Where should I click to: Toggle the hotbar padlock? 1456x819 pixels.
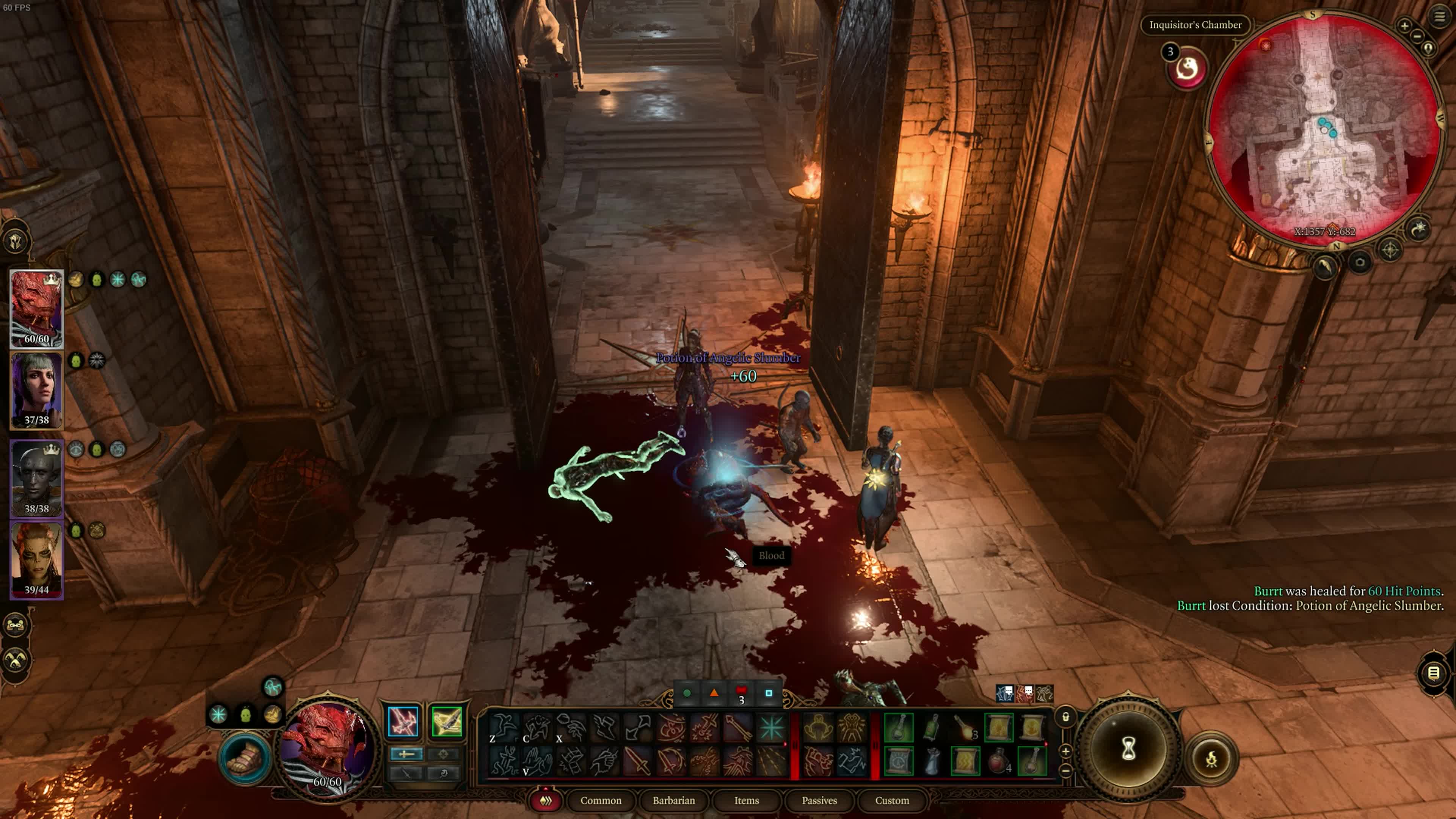pos(1065,717)
